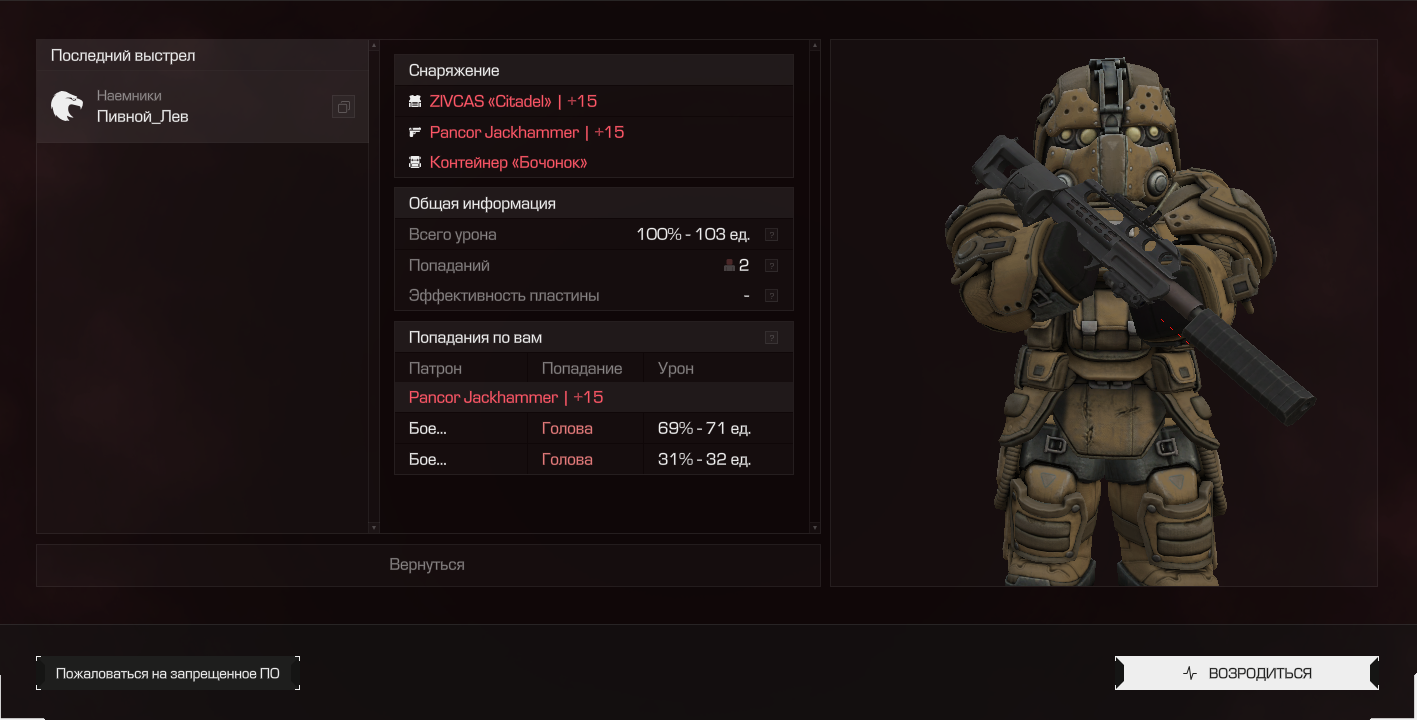This screenshot has height=720, width=1417.
Task: Open the ZIVCAS «Citadel» armor entry
Action: click(513, 101)
